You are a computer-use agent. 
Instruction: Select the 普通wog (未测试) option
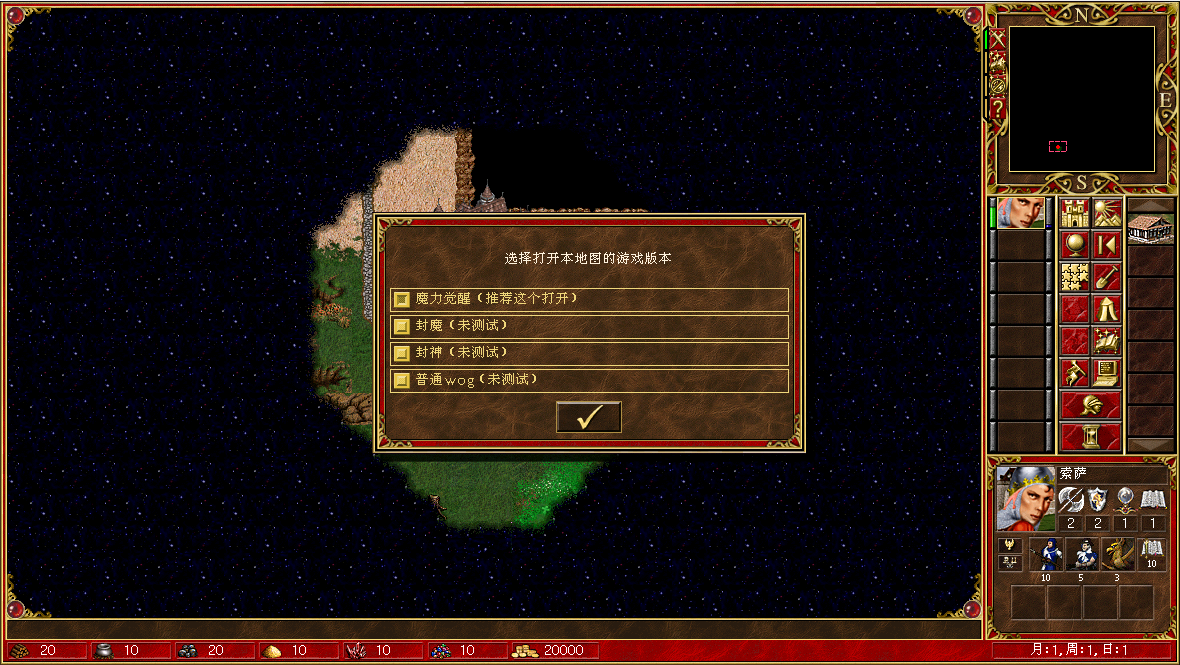tap(589, 380)
